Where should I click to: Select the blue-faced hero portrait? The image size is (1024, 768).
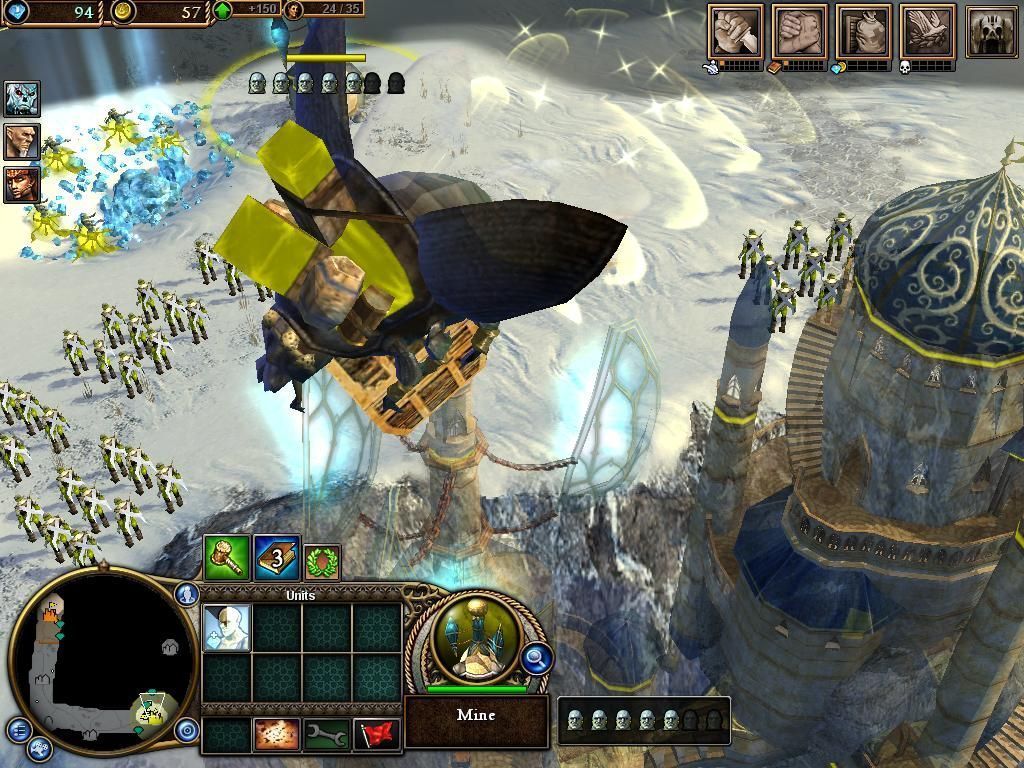pyautogui.click(x=21, y=99)
